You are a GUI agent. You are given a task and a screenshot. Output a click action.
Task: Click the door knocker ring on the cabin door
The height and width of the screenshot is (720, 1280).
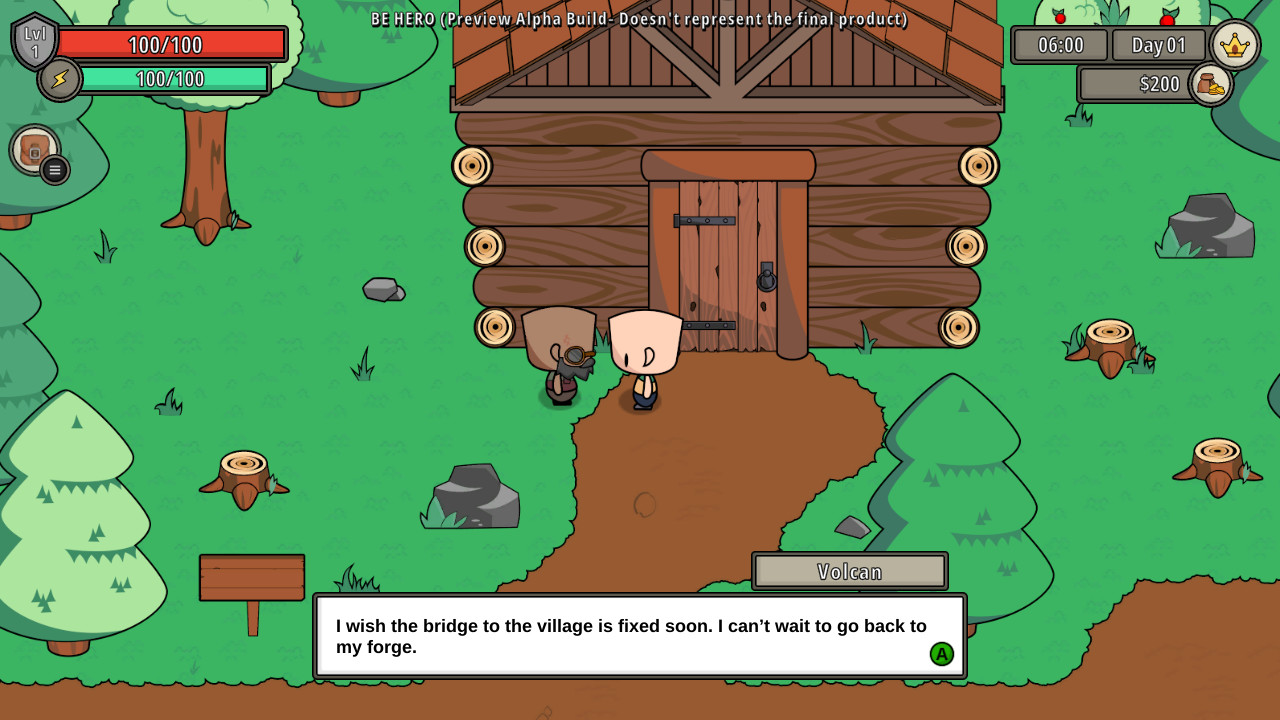pyautogui.click(x=767, y=281)
